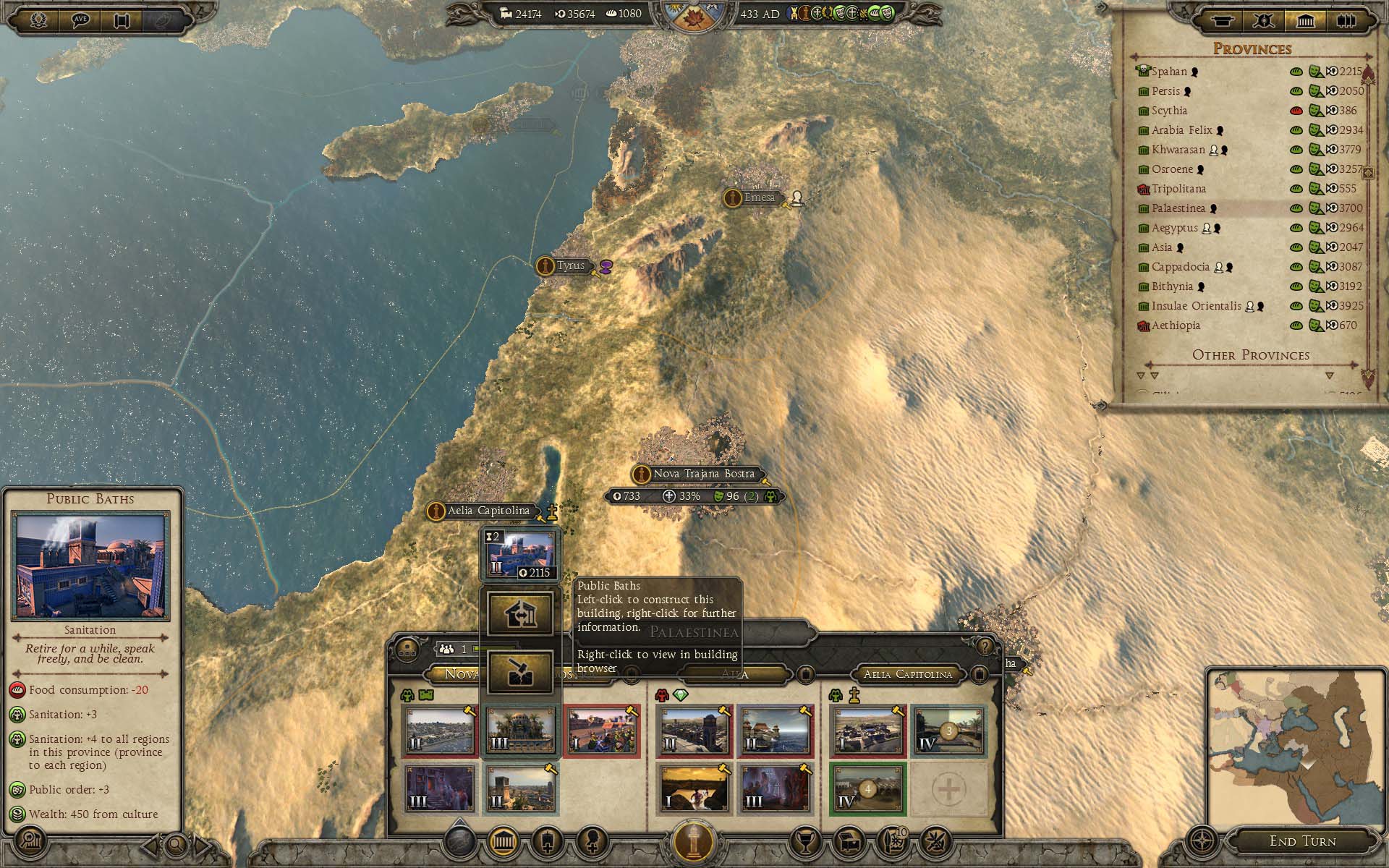Switch to the forces crossed-swords shield tab
Screen dimensions: 1389x868
[x=1264, y=20]
